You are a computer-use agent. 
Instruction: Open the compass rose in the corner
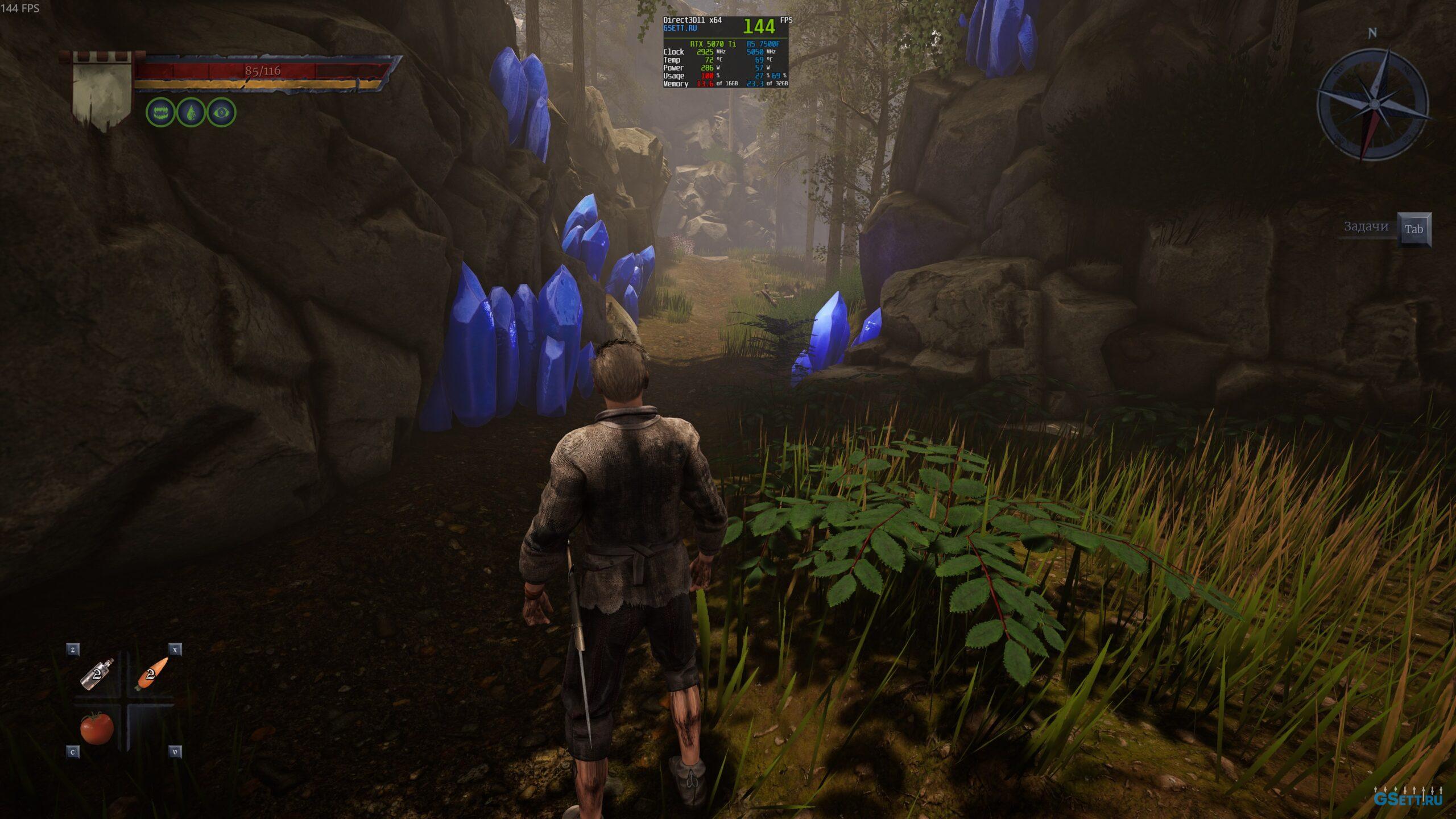click(x=1372, y=105)
